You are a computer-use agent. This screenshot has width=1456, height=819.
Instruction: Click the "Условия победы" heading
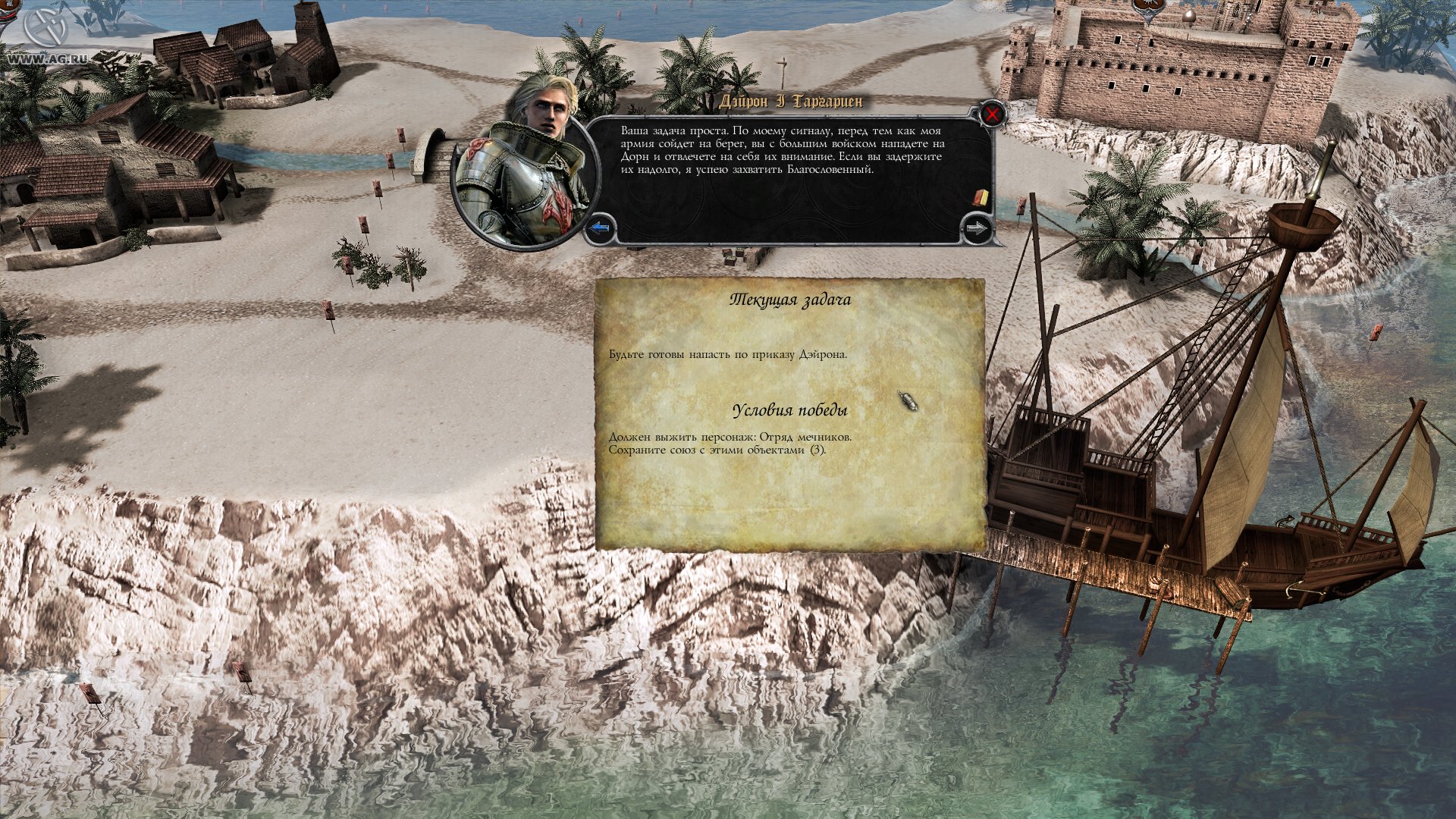point(792,409)
